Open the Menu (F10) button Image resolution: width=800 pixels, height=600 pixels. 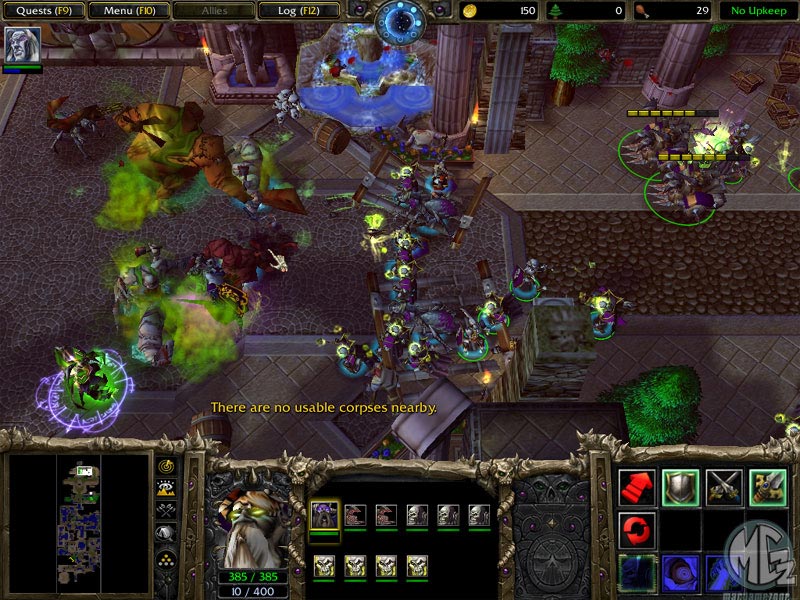[128, 11]
